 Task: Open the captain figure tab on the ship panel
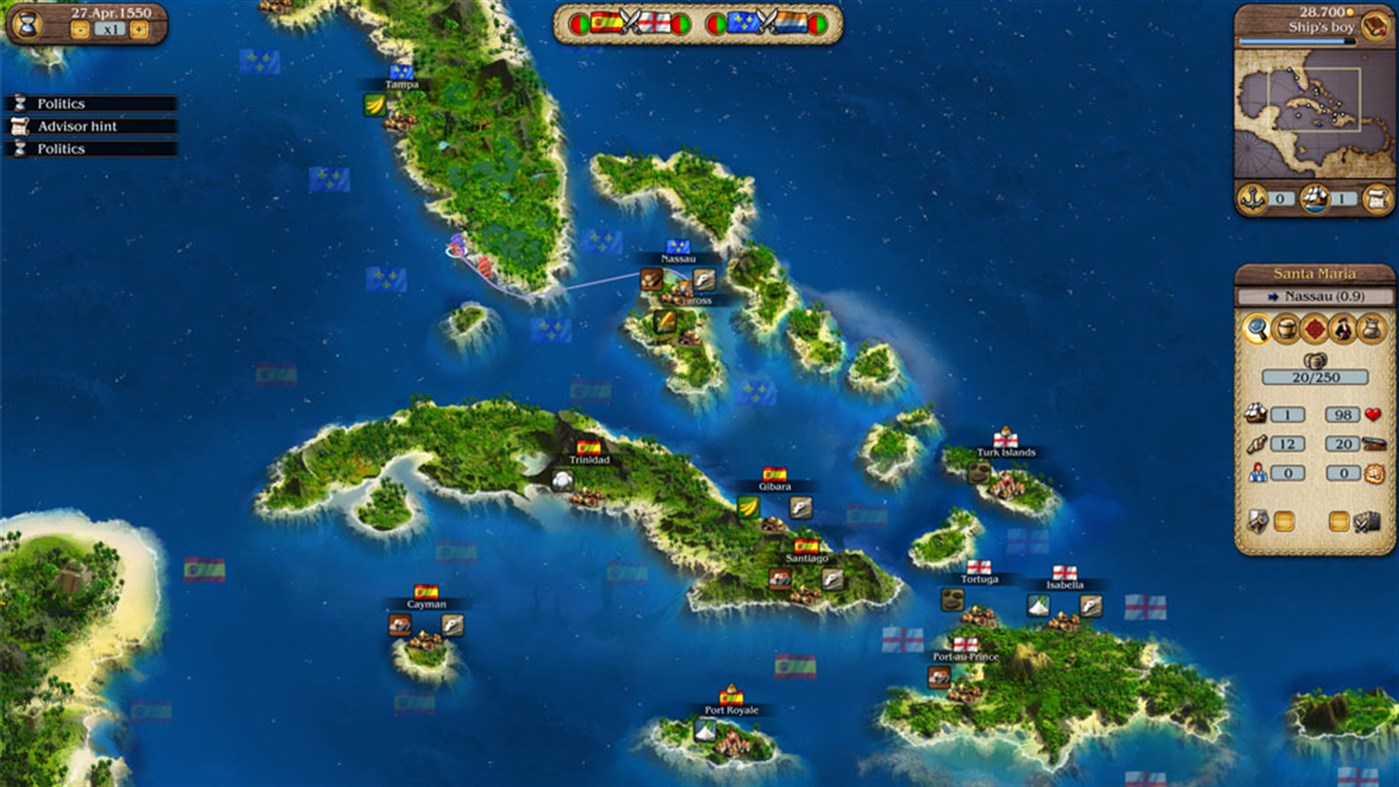click(1341, 330)
